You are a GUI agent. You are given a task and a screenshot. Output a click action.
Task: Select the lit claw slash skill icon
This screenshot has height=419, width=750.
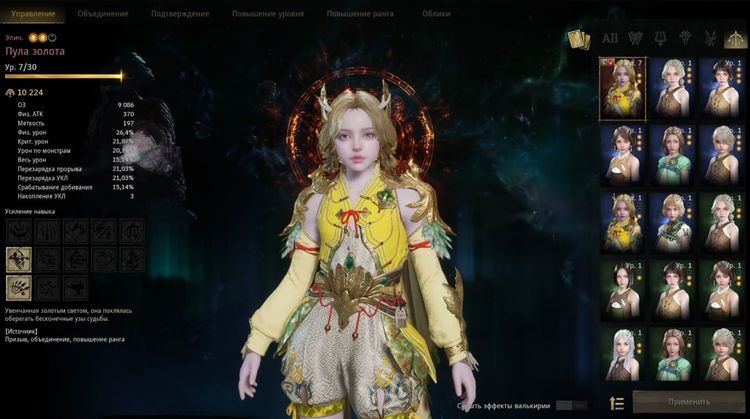(x=19, y=288)
